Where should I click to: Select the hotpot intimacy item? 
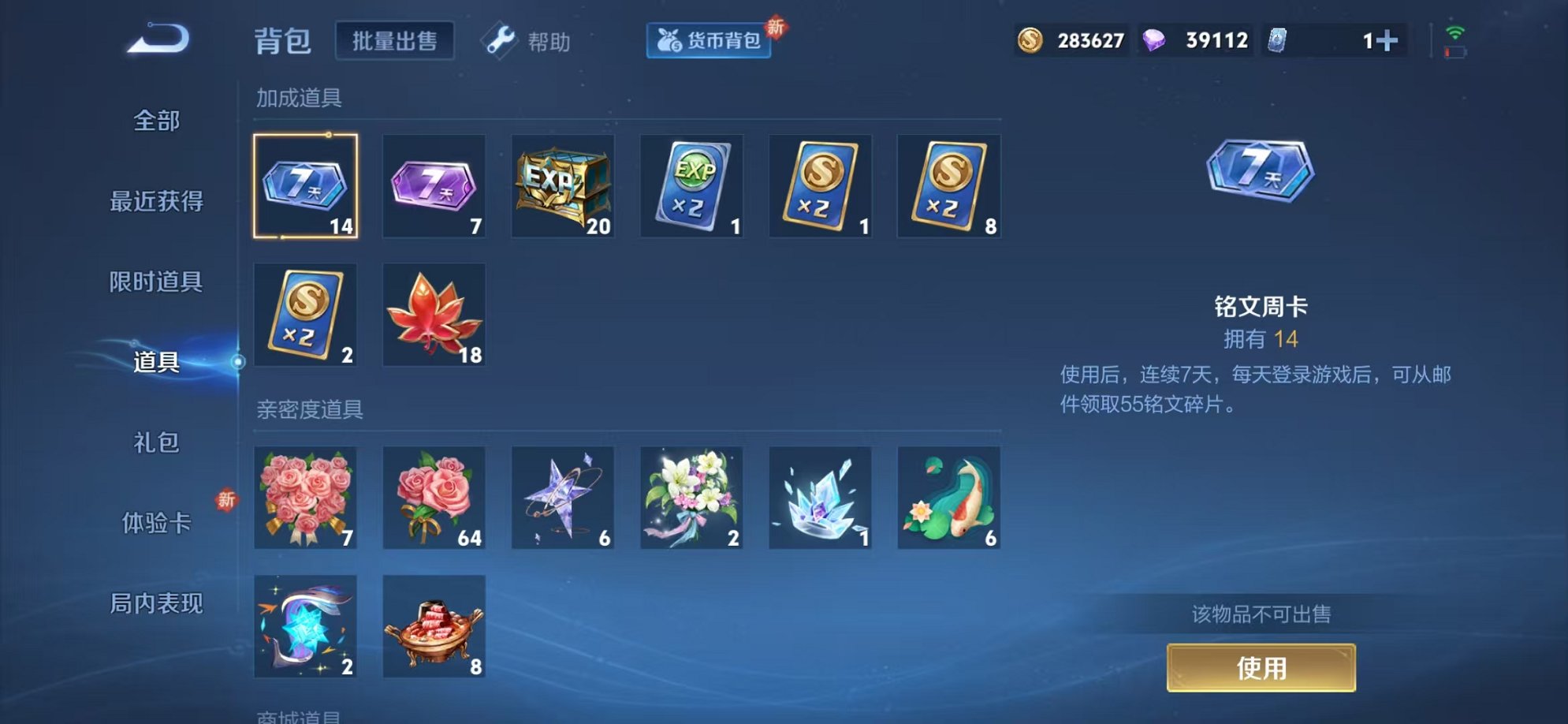[434, 627]
